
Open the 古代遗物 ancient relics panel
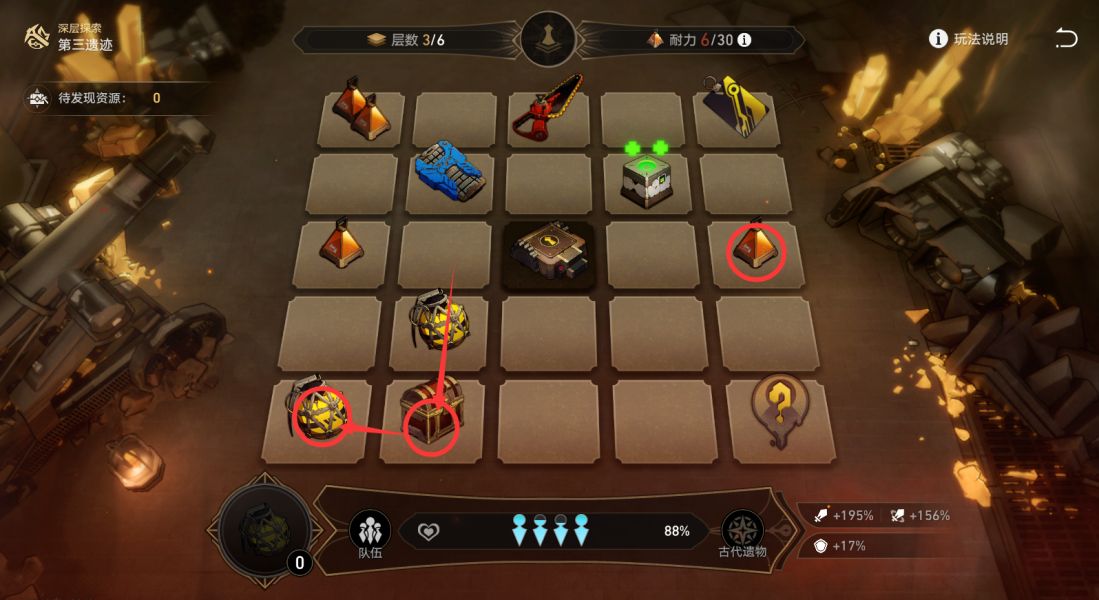(742, 532)
